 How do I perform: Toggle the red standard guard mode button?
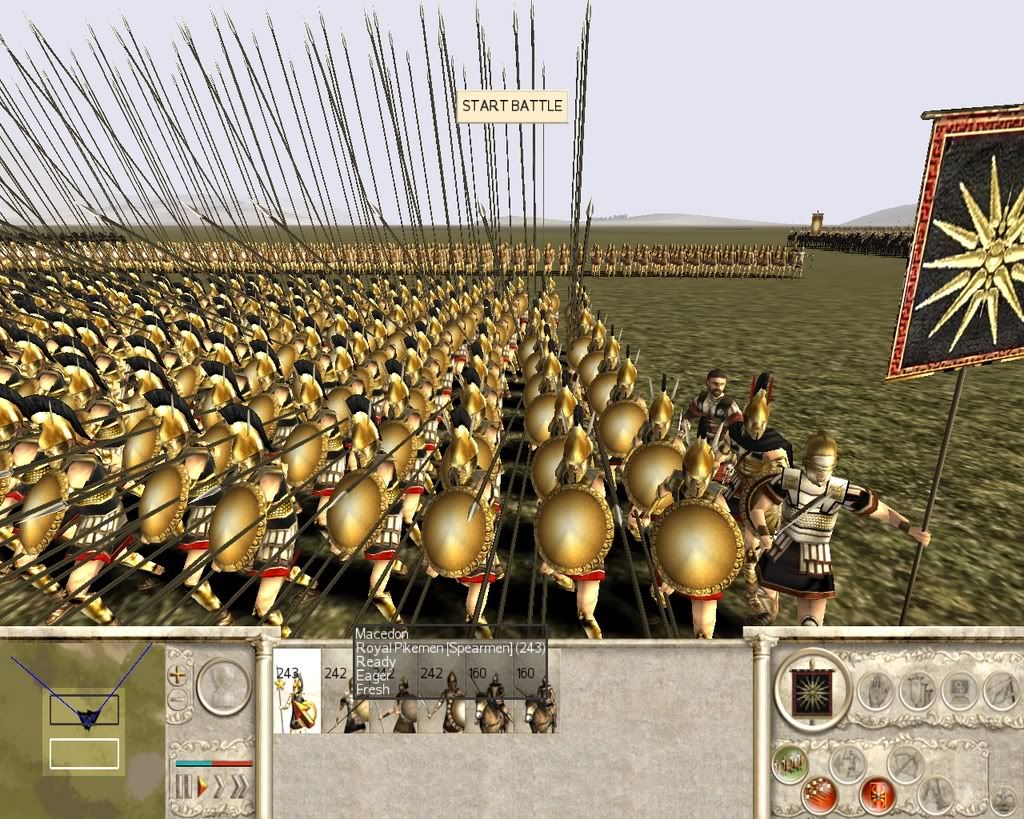[x=877, y=795]
